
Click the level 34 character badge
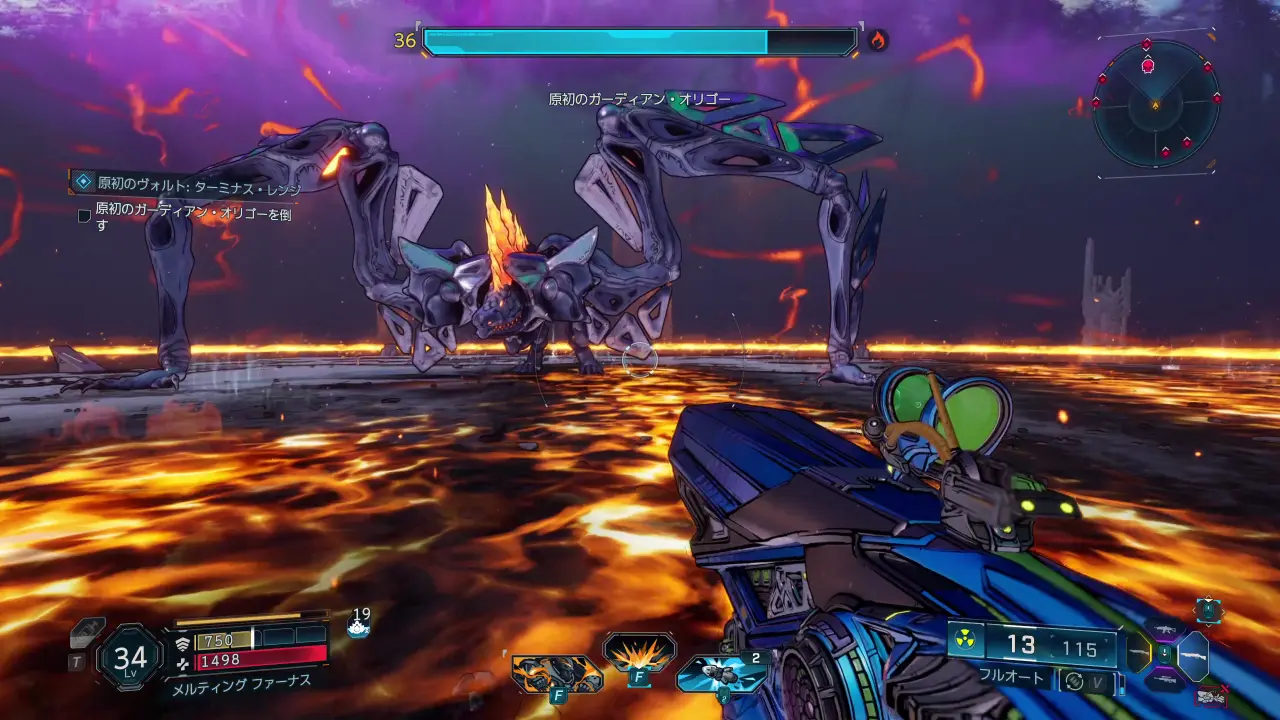click(131, 658)
